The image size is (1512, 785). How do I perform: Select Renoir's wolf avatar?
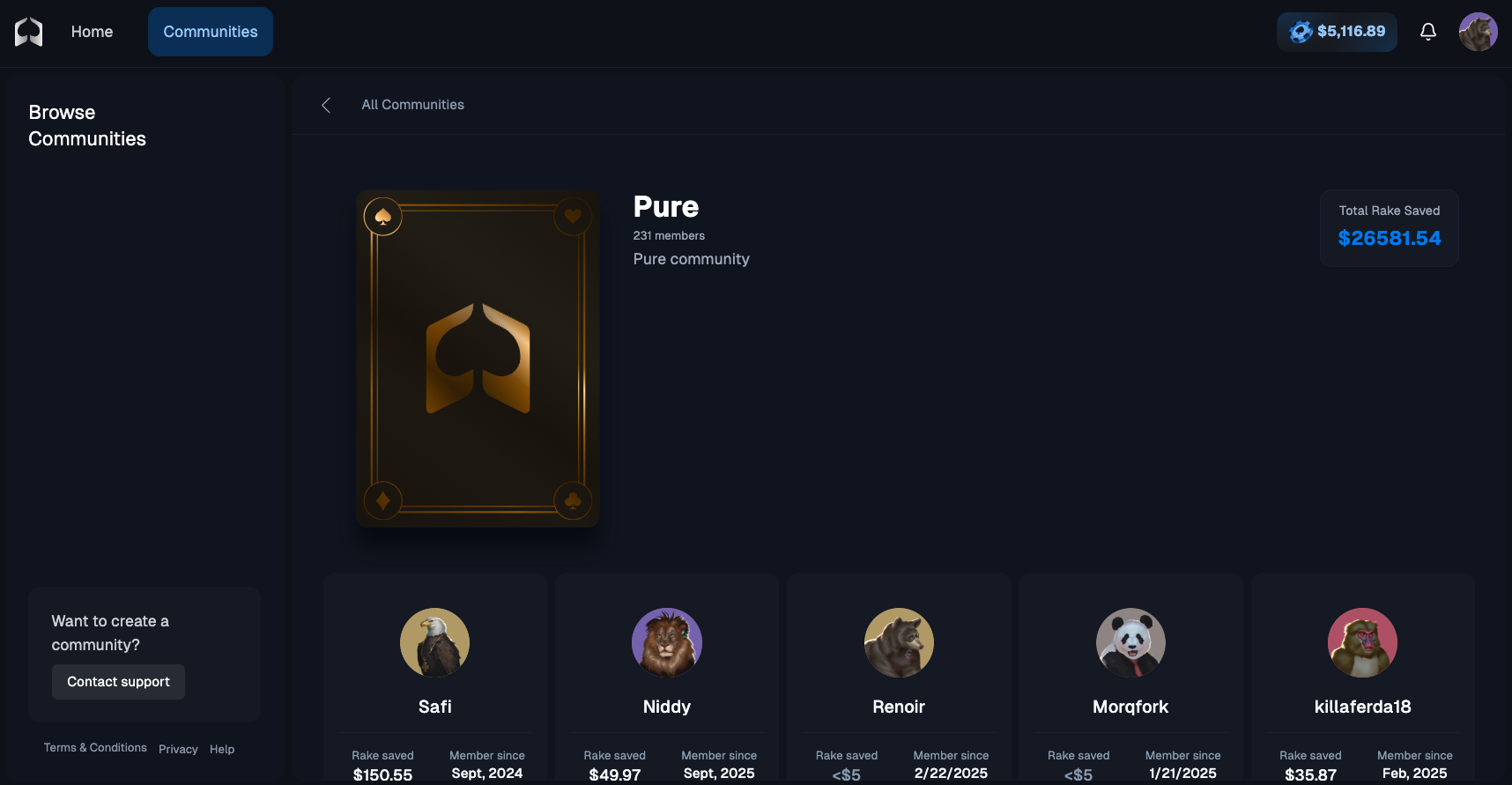[899, 642]
